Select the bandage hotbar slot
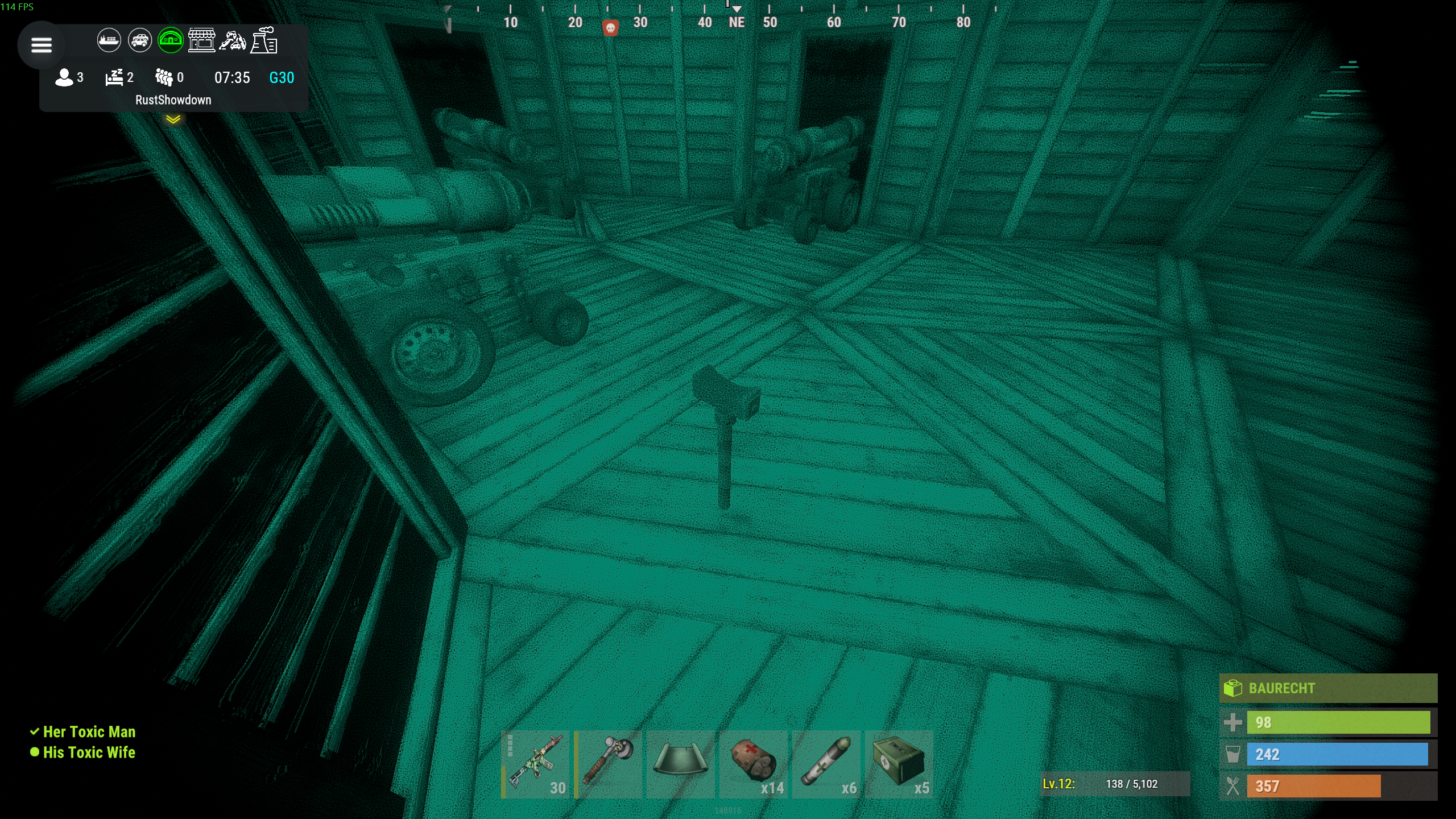The image size is (1456, 819). [754, 764]
